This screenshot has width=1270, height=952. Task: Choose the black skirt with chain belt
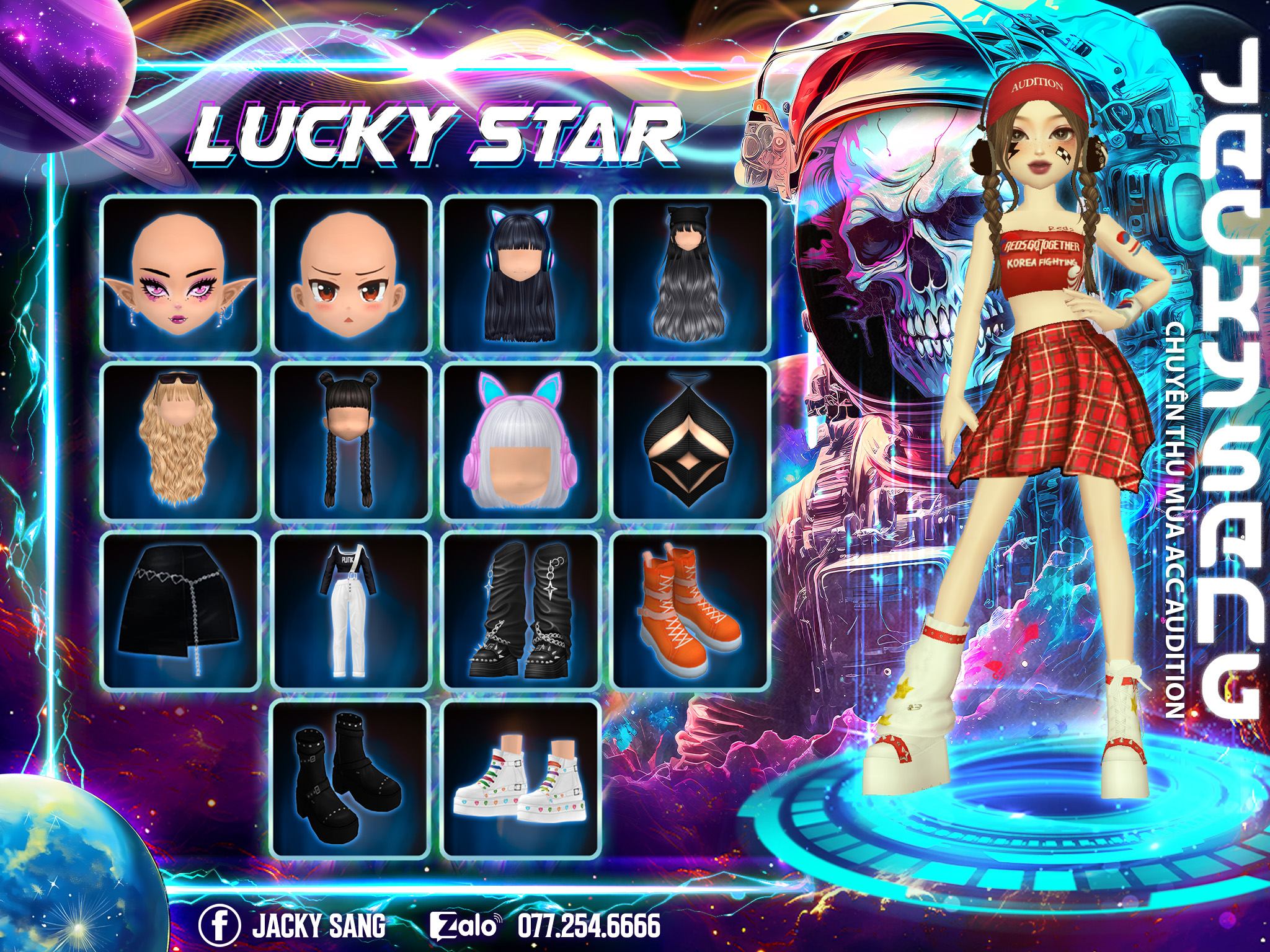180,610
